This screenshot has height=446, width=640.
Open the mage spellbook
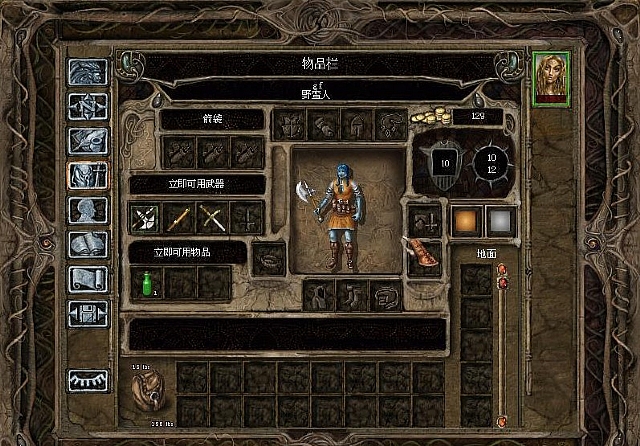87,245
